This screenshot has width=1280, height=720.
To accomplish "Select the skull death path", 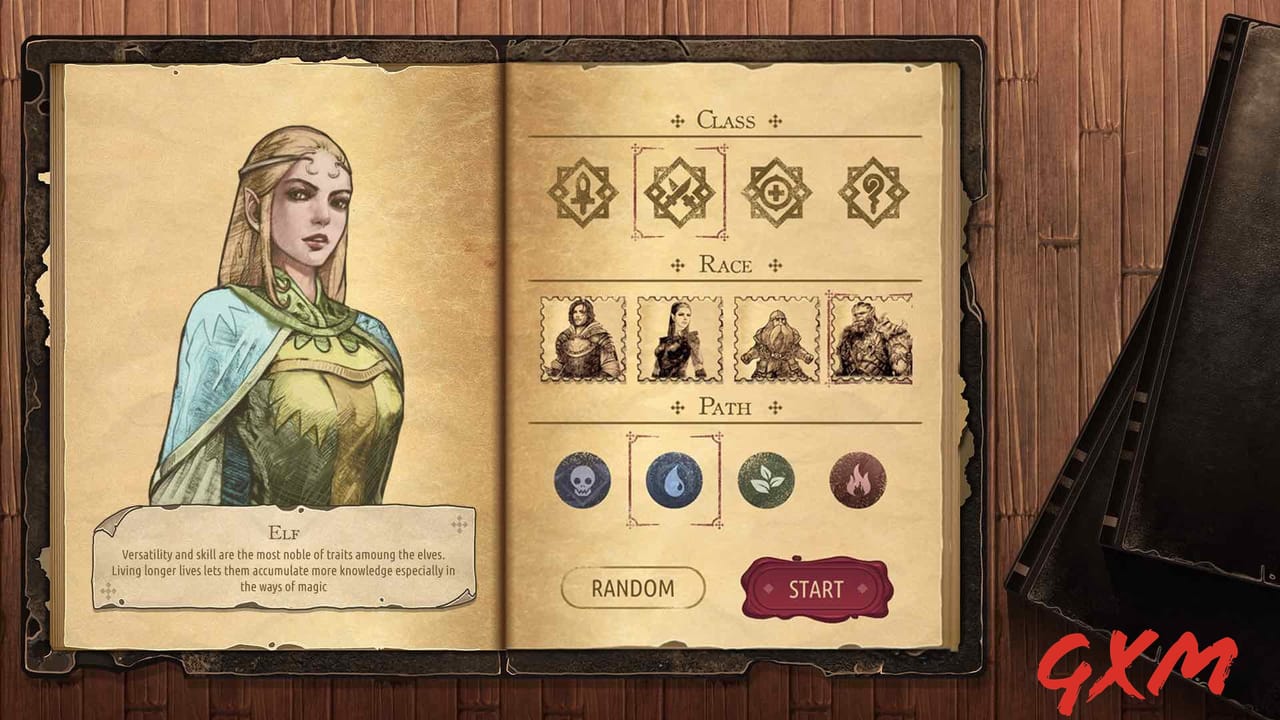I will coord(583,479).
